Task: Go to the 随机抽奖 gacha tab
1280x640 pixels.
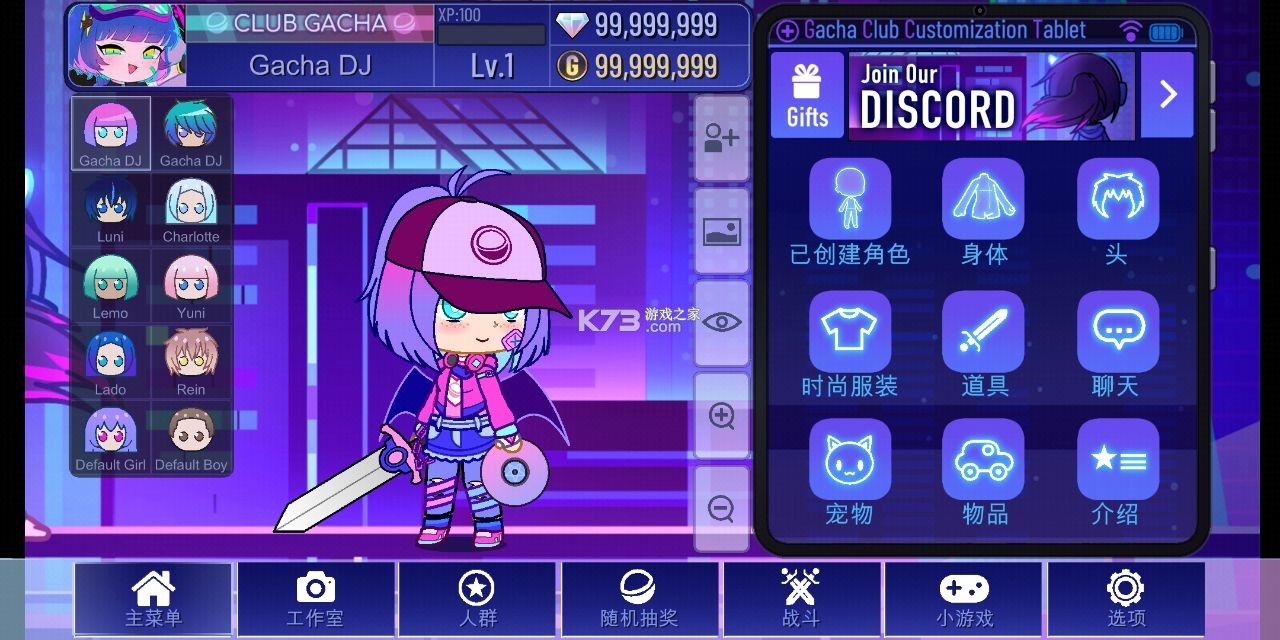Action: click(x=639, y=600)
